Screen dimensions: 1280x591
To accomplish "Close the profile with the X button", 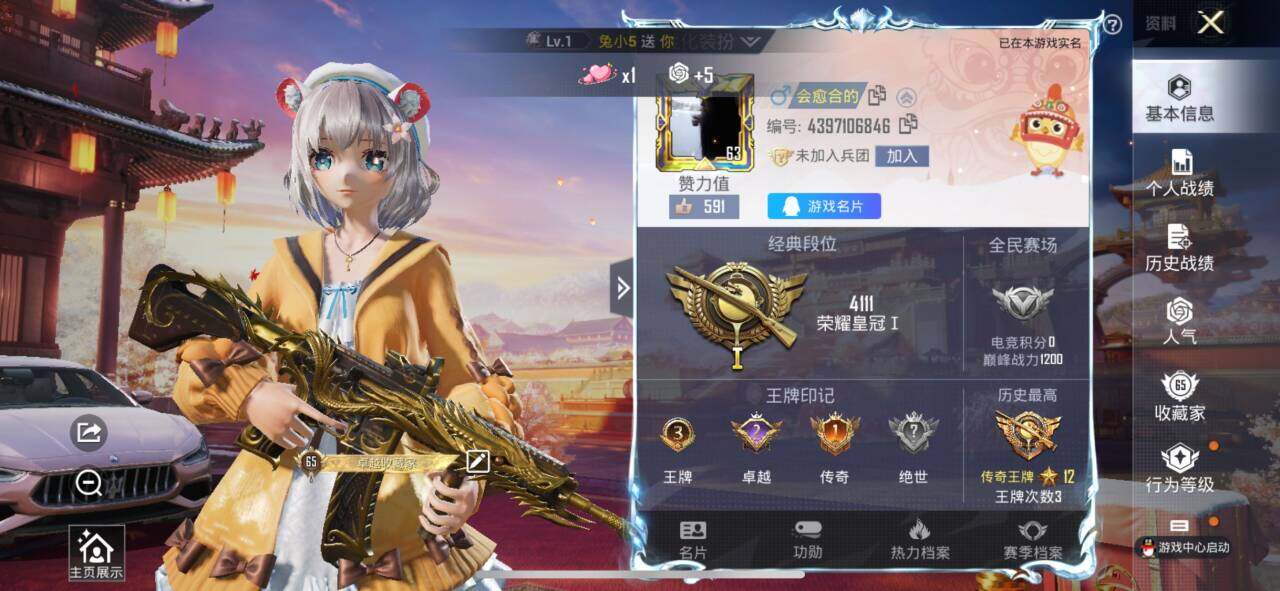I will pos(1210,23).
